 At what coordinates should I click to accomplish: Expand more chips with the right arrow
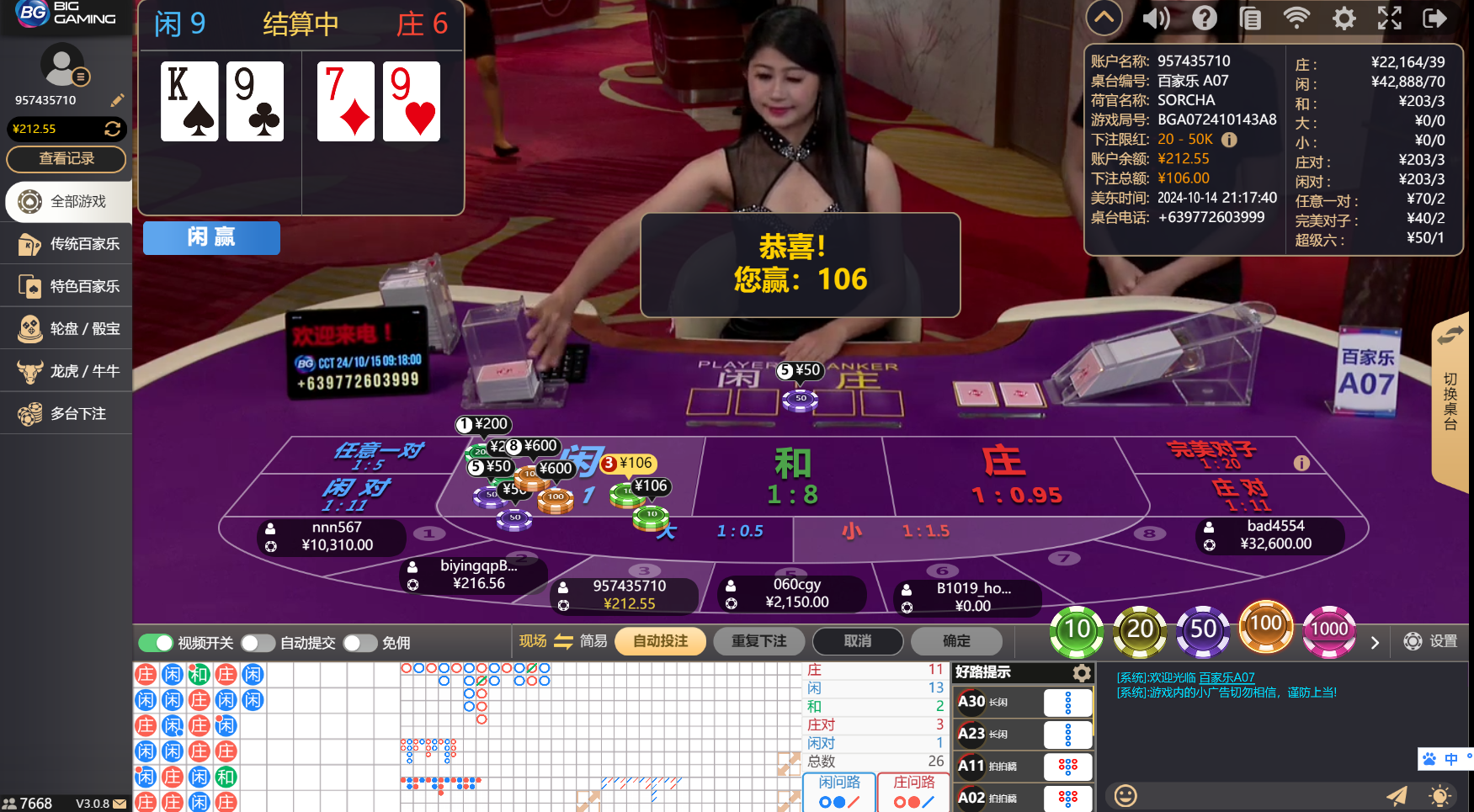coord(1376,642)
